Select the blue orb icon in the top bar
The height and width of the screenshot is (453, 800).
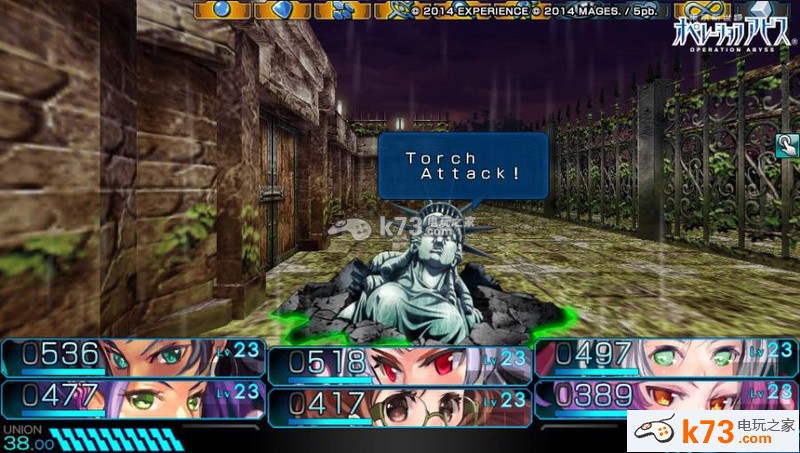point(222,10)
